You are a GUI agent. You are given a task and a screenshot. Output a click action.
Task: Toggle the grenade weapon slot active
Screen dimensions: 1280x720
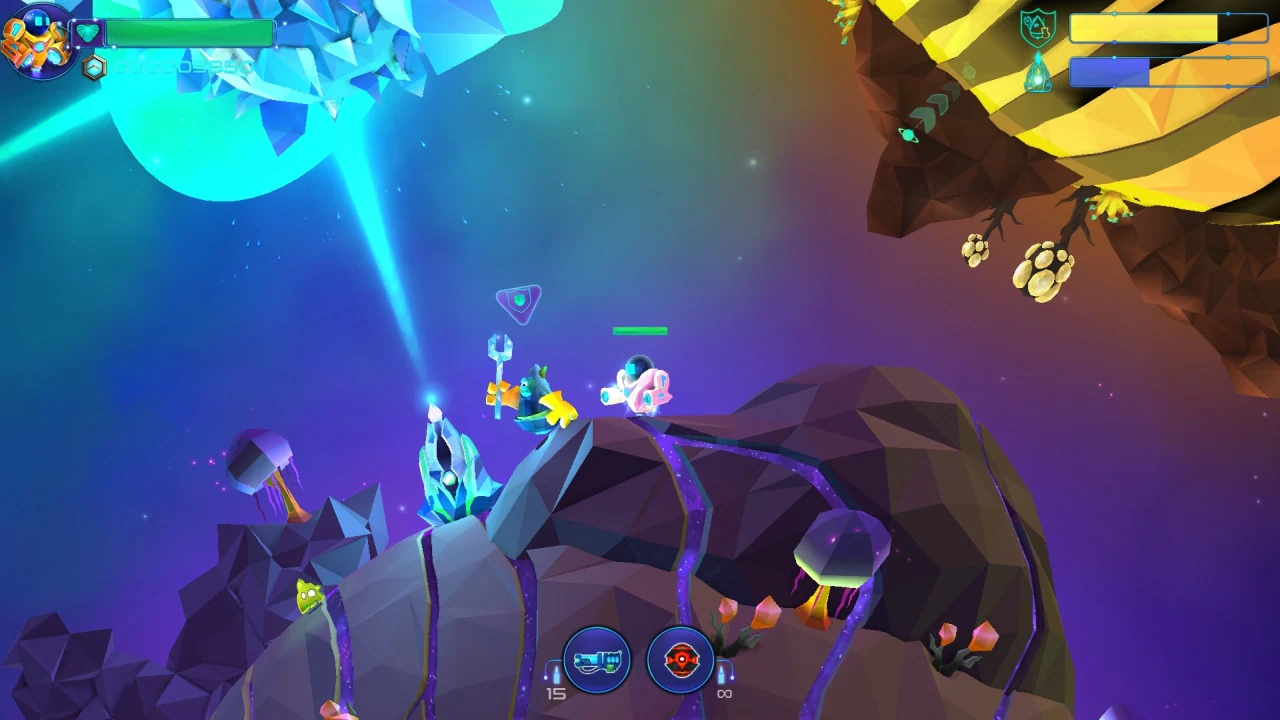click(x=681, y=659)
